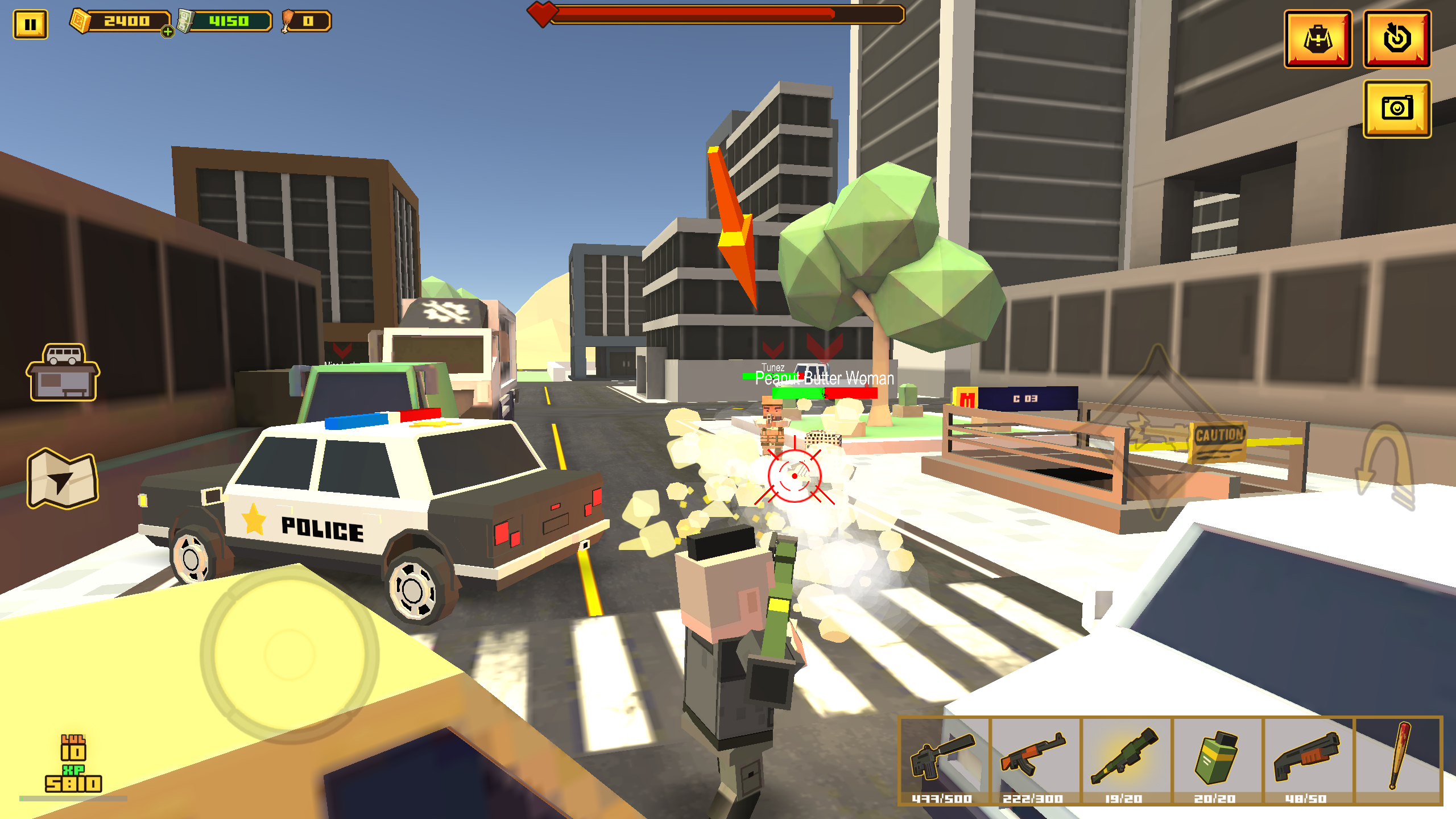1456x819 pixels.
Task: Tap the cash money icon
Action: 186,22
